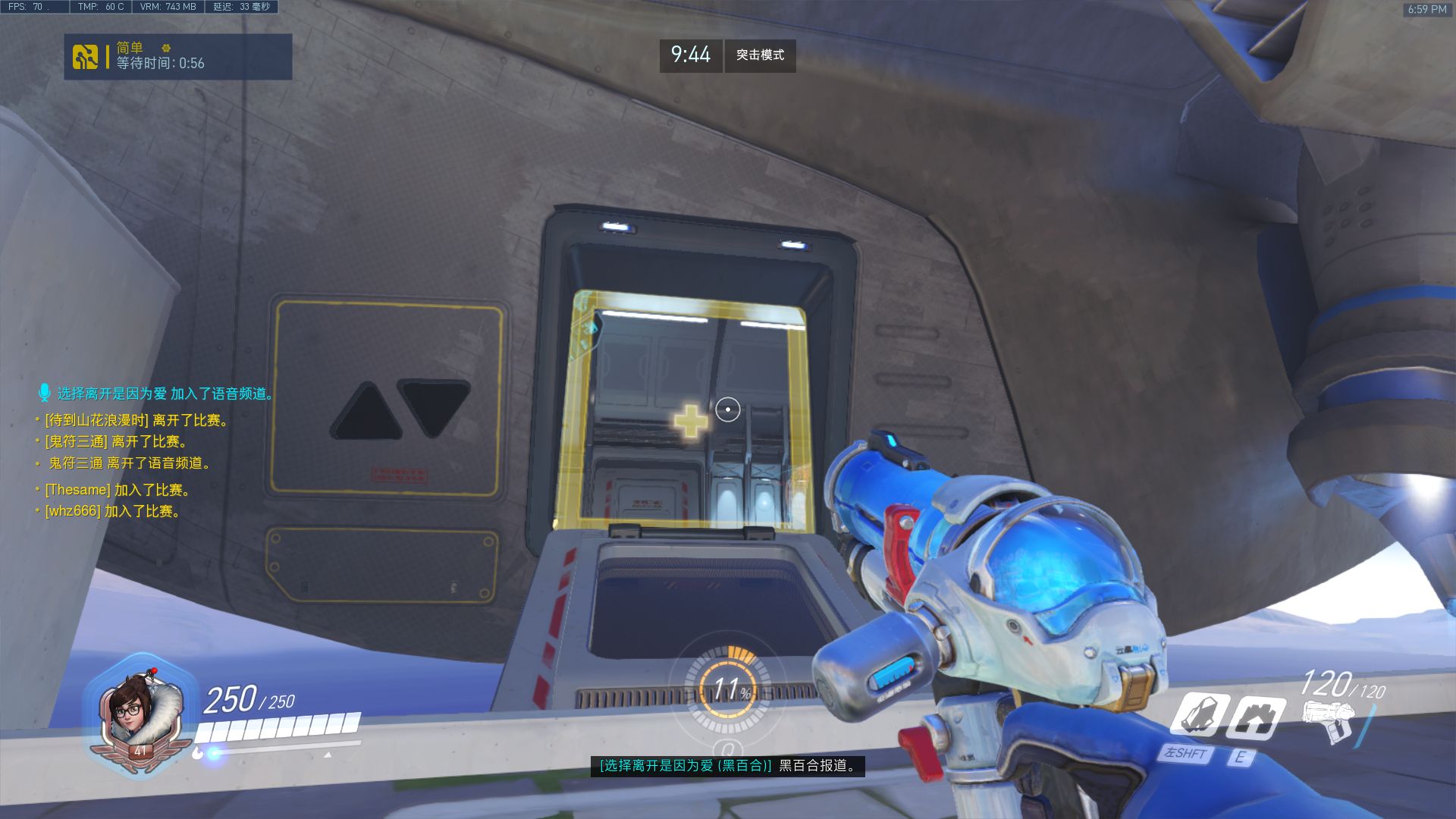Image resolution: width=1456 pixels, height=819 pixels.
Task: Activate the Ice Wall ability icon
Action: point(1255,717)
